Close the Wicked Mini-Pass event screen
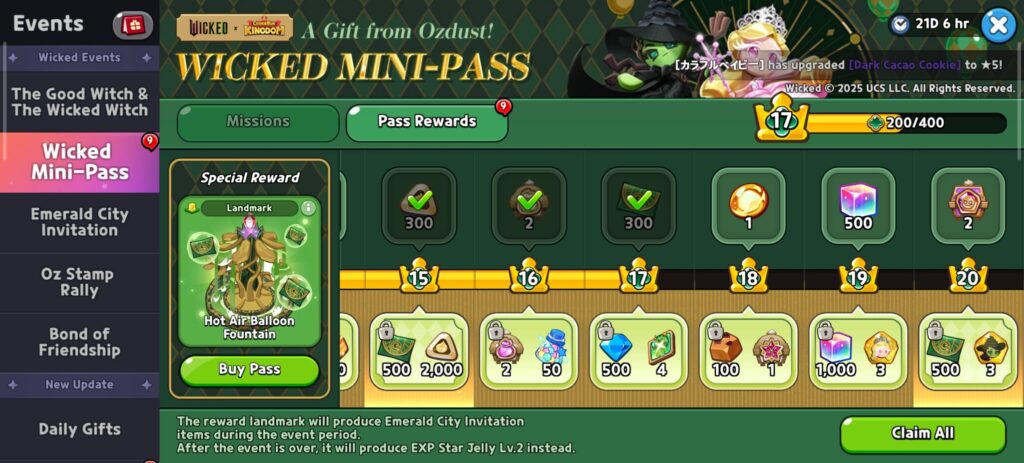The height and width of the screenshot is (463, 1024). point(997,25)
